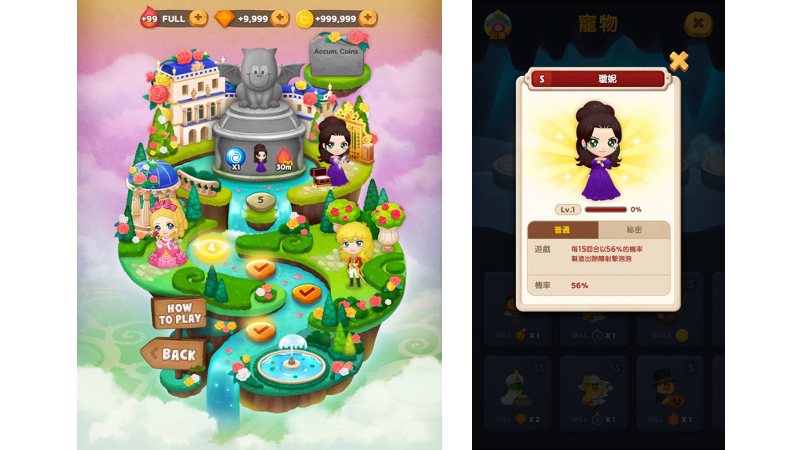Choose the stage 5 stone node
The image size is (800, 450).
pyautogui.click(x=261, y=201)
